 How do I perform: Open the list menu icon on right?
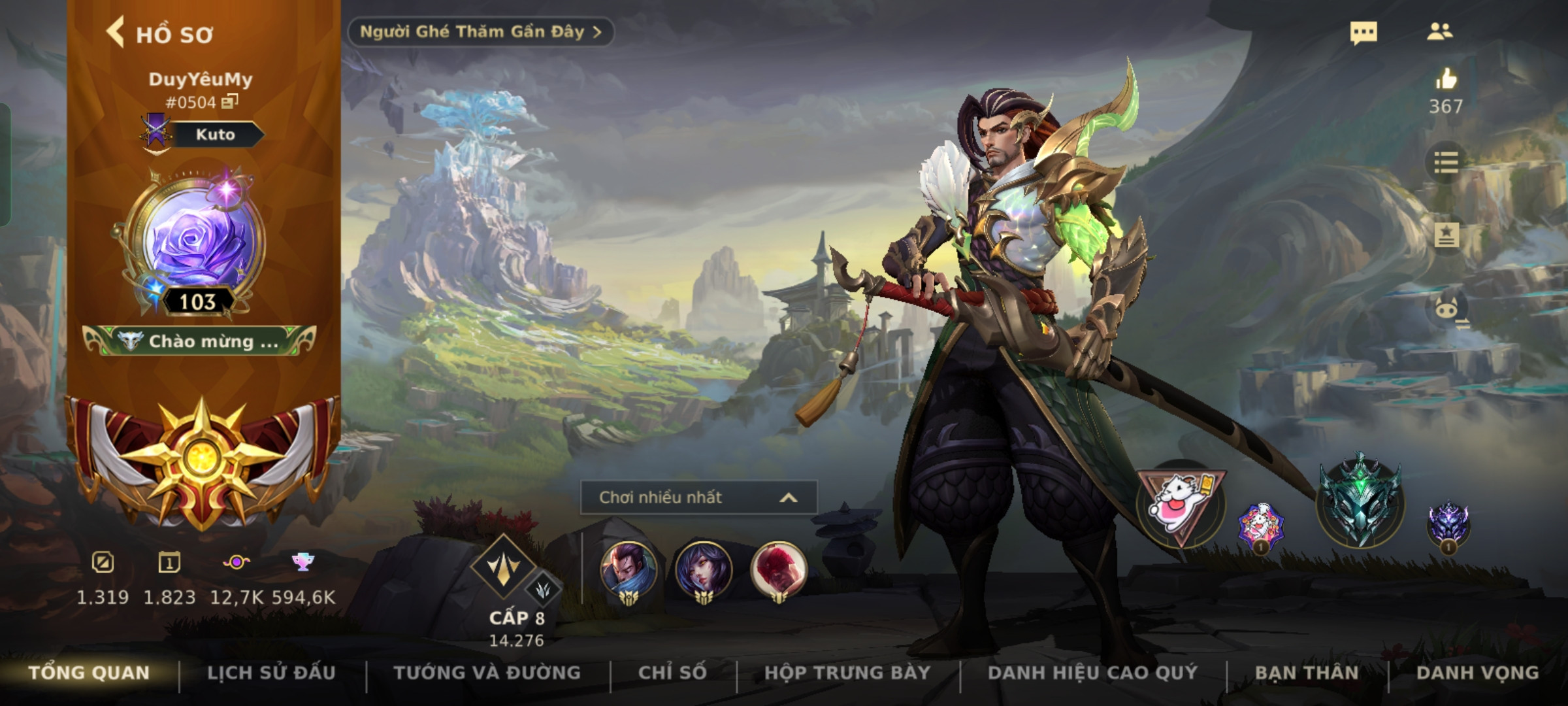1446,162
